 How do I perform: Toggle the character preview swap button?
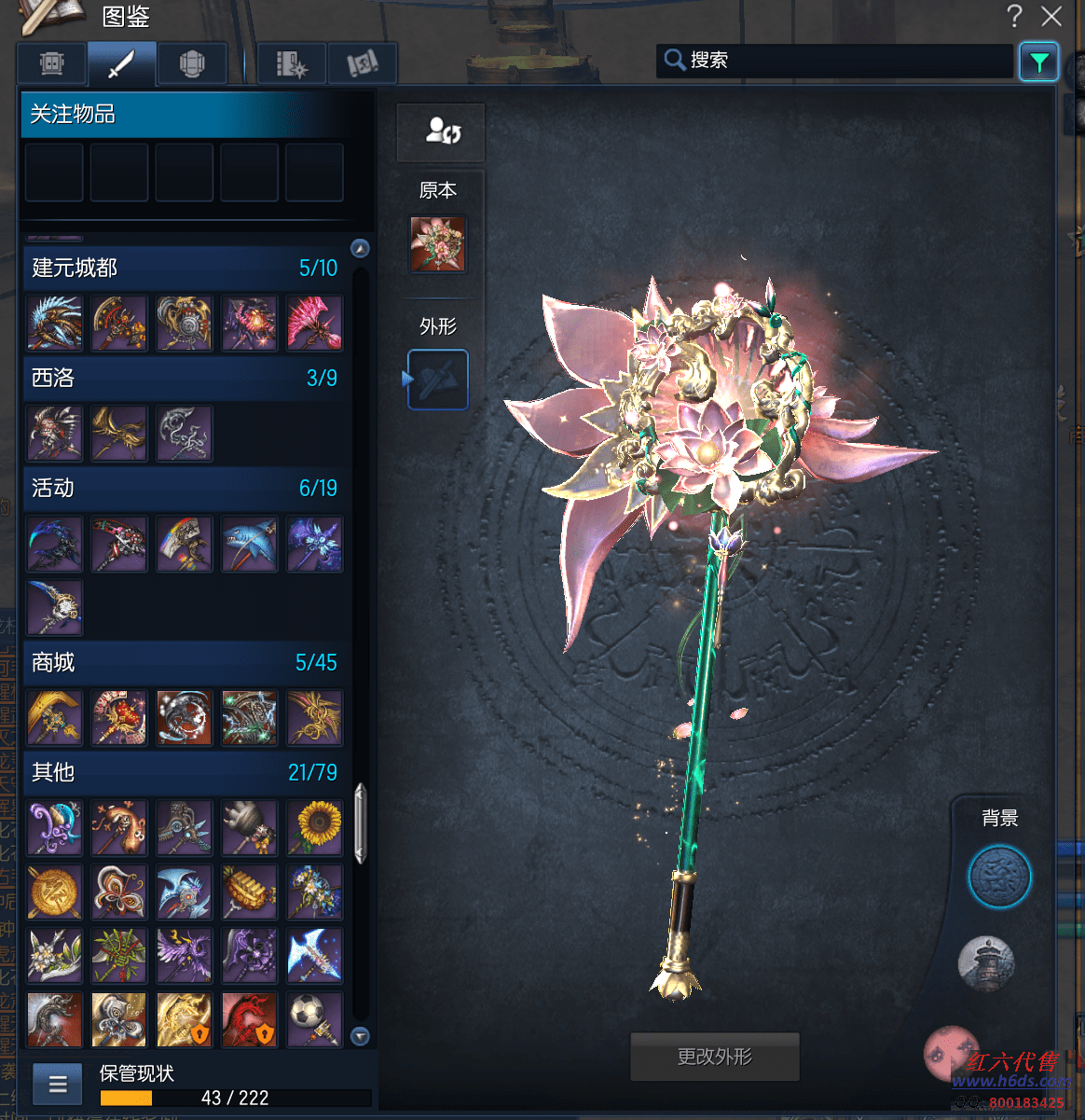pyautogui.click(x=441, y=131)
